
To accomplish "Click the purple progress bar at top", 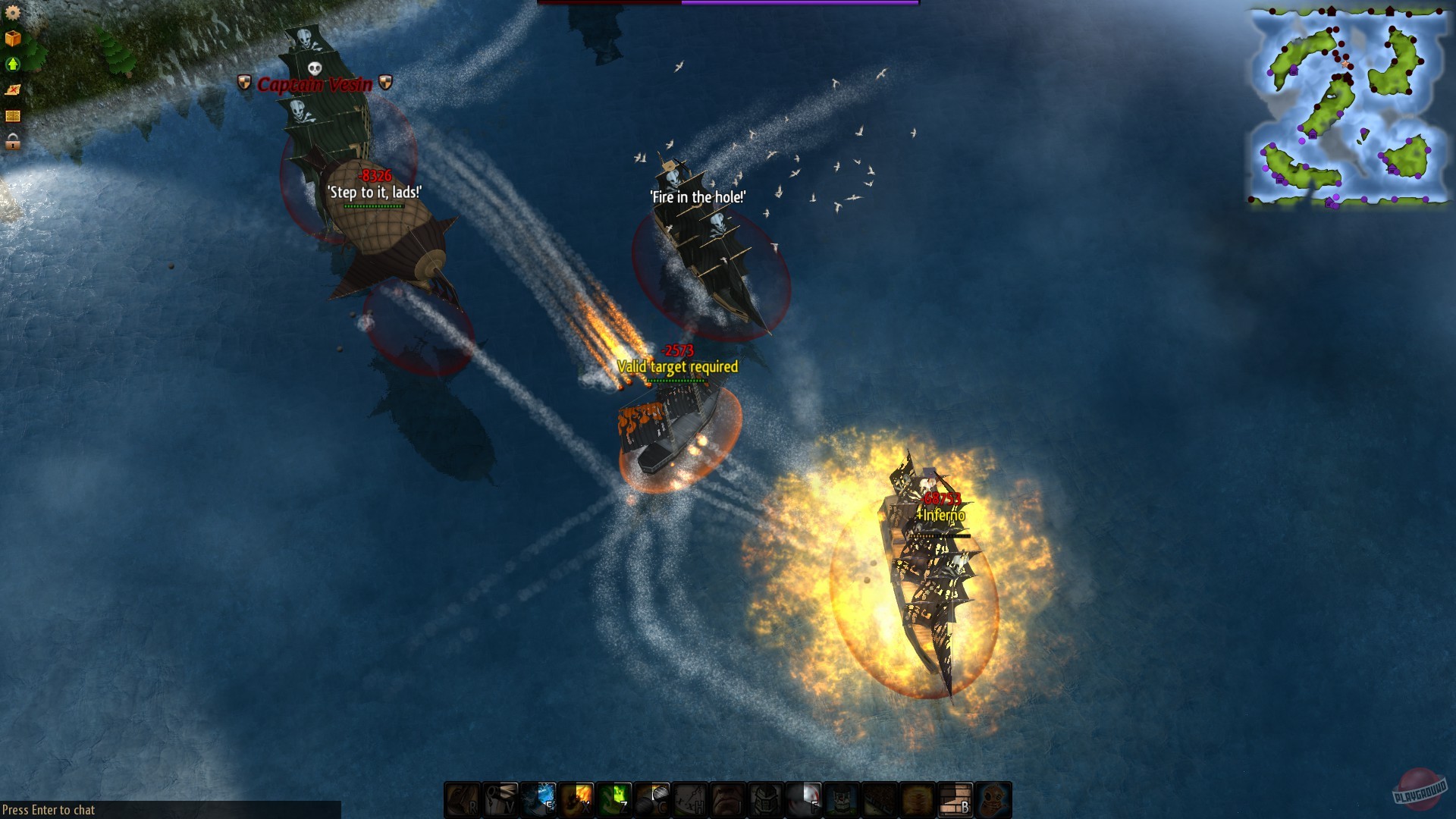I will coord(796,4).
